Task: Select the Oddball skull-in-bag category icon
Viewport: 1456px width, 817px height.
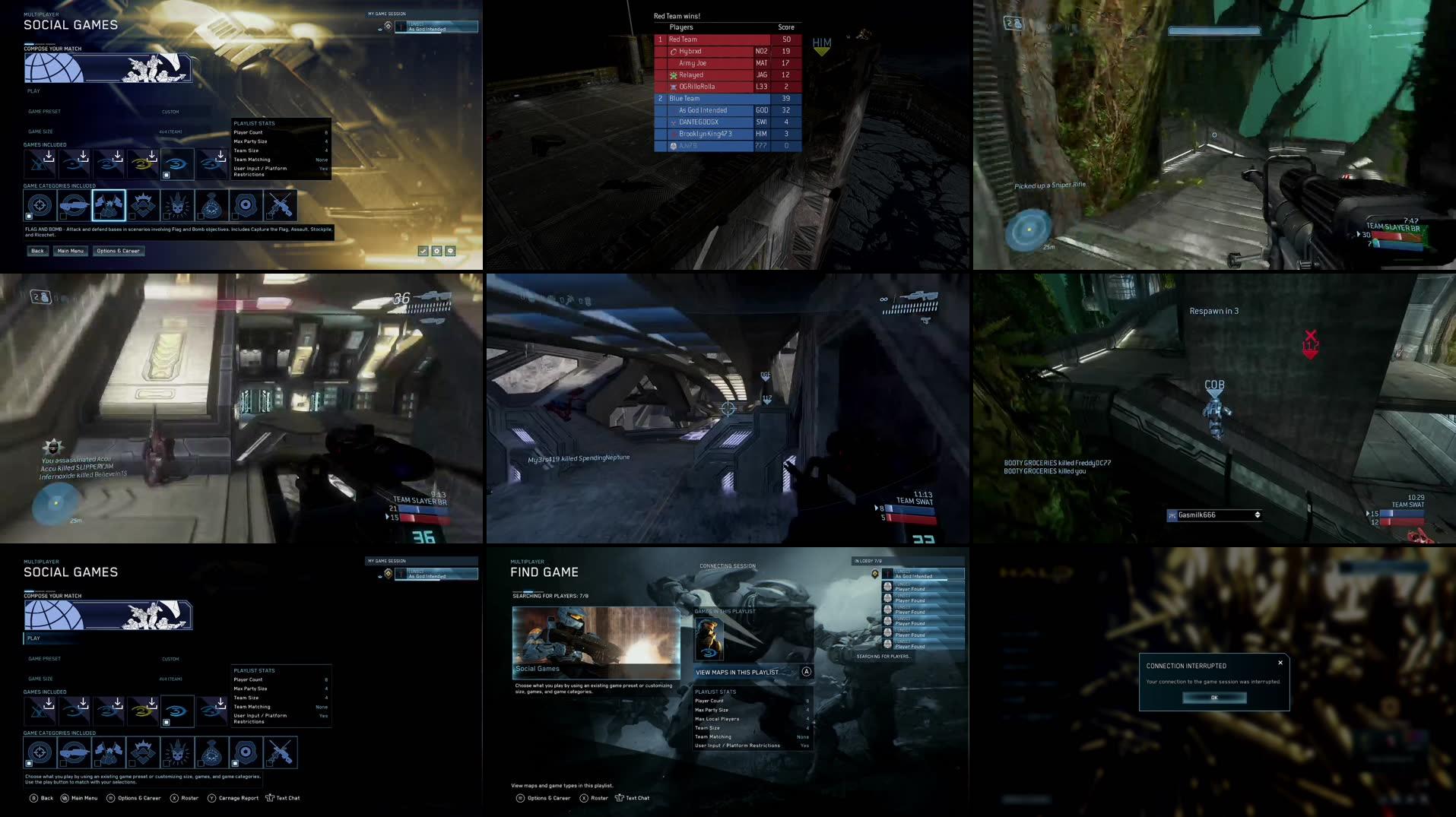Action: [213, 205]
